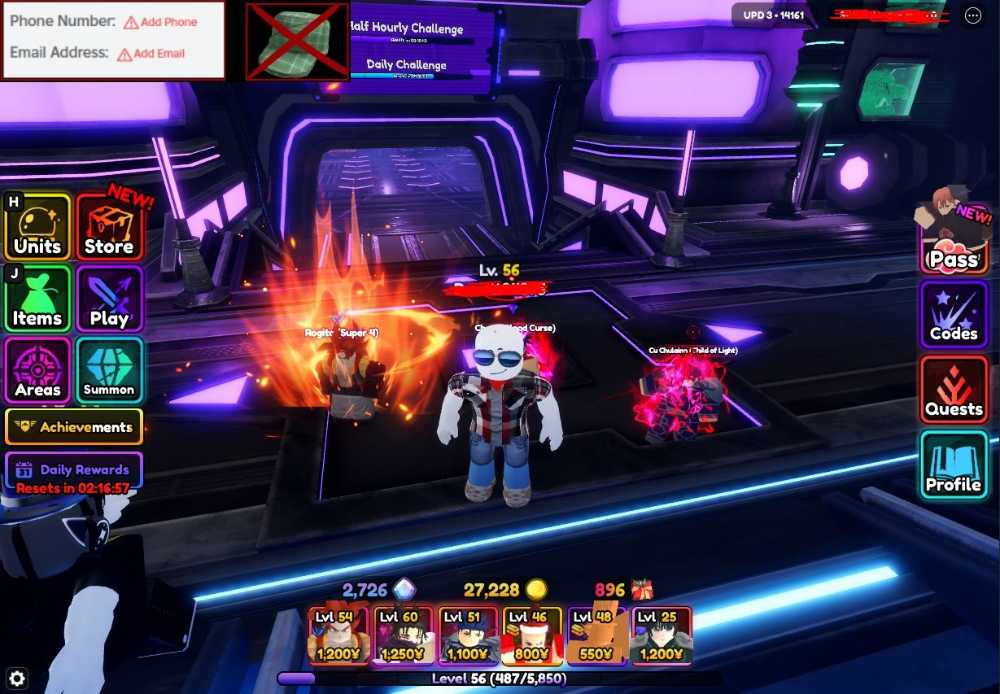This screenshot has width=1000, height=694.
Task: View the Quests list
Action: point(954,390)
